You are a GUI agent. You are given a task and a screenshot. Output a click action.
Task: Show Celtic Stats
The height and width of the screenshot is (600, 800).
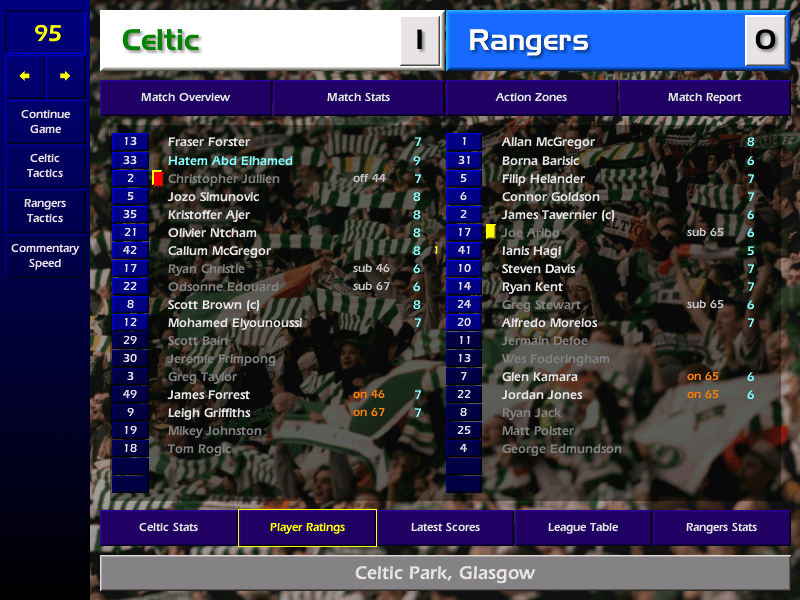tap(168, 528)
